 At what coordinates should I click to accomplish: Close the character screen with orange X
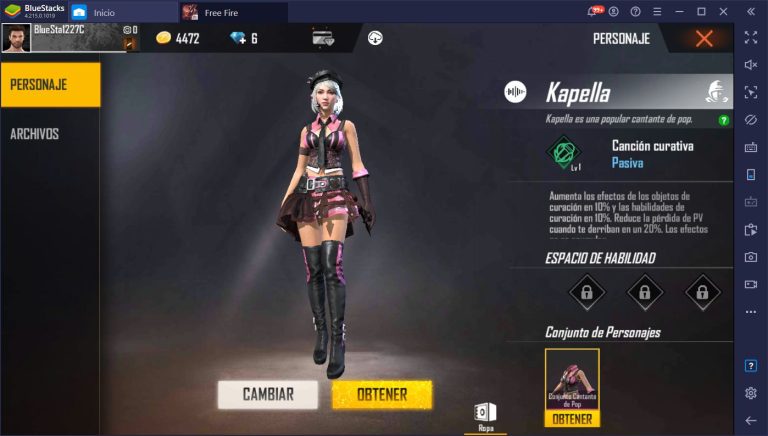pyautogui.click(x=704, y=39)
